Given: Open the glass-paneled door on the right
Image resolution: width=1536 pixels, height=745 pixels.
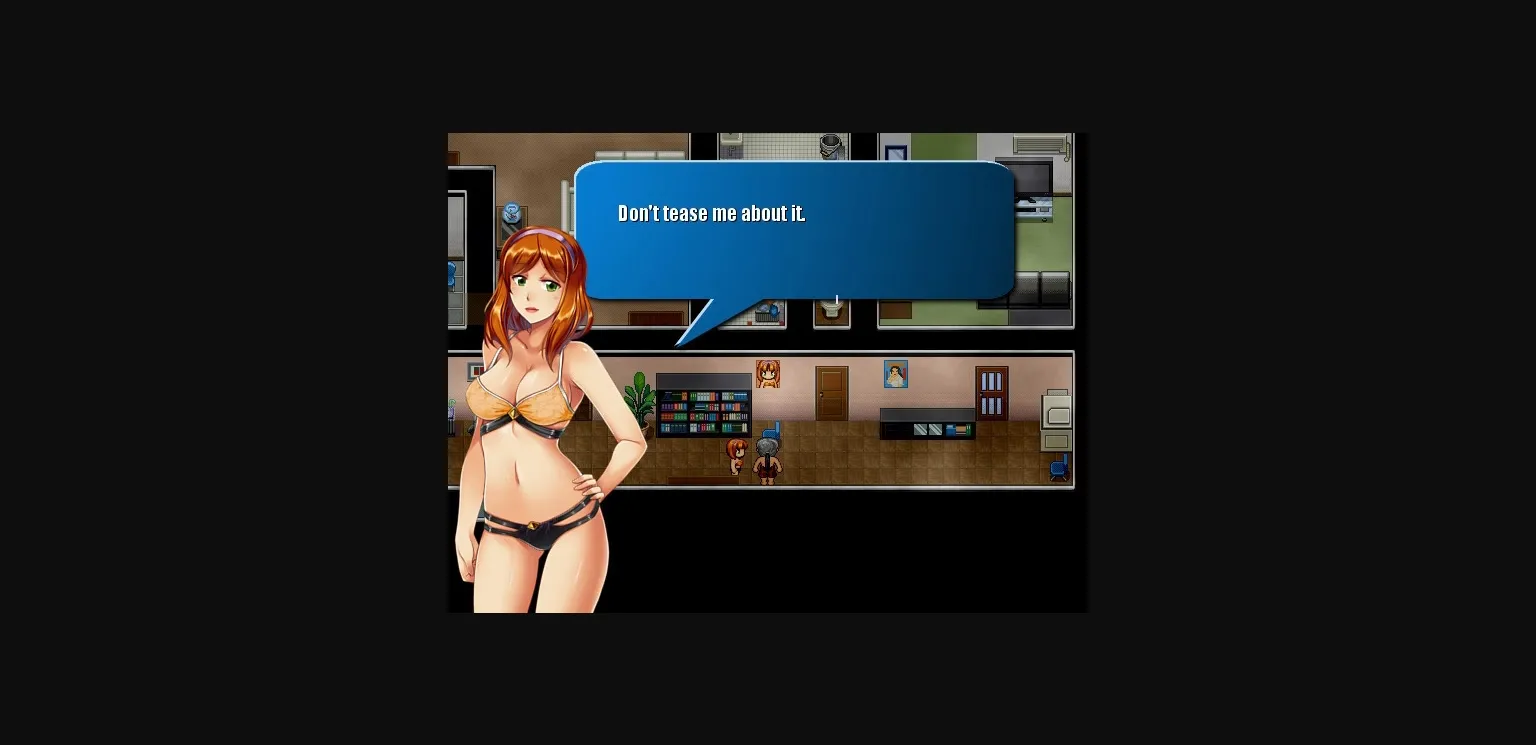Looking at the screenshot, I should pos(991,393).
